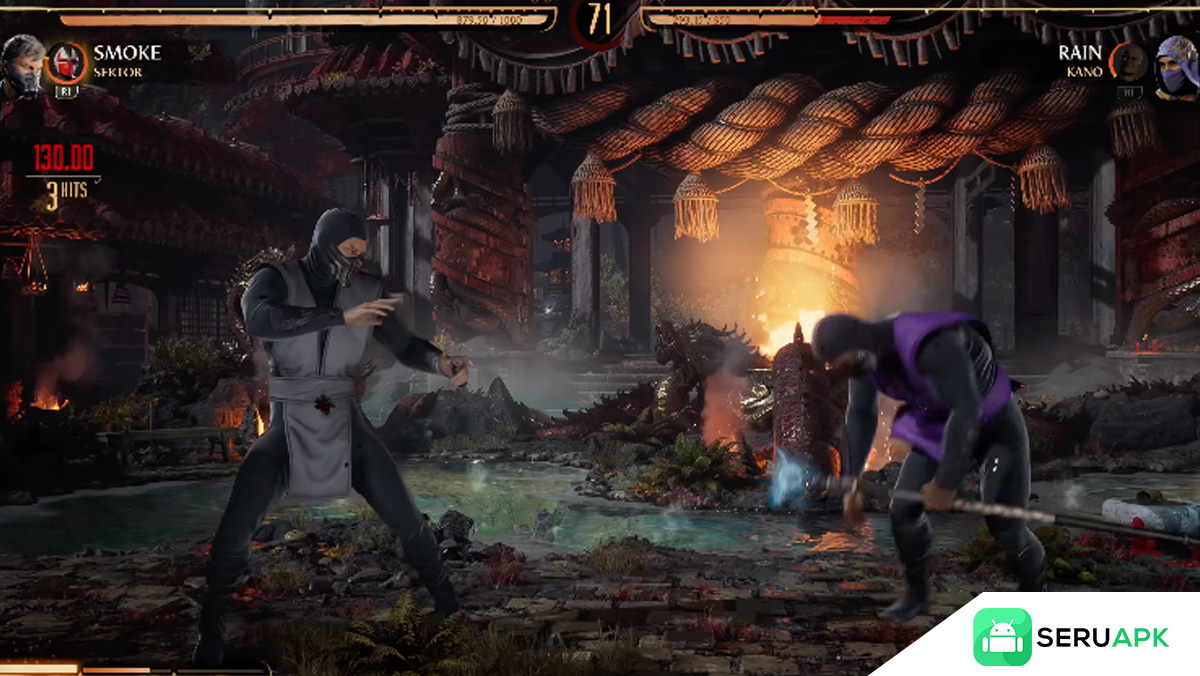This screenshot has width=1200, height=676.
Task: Select the Sektor Kameo icon
Action: [67, 62]
